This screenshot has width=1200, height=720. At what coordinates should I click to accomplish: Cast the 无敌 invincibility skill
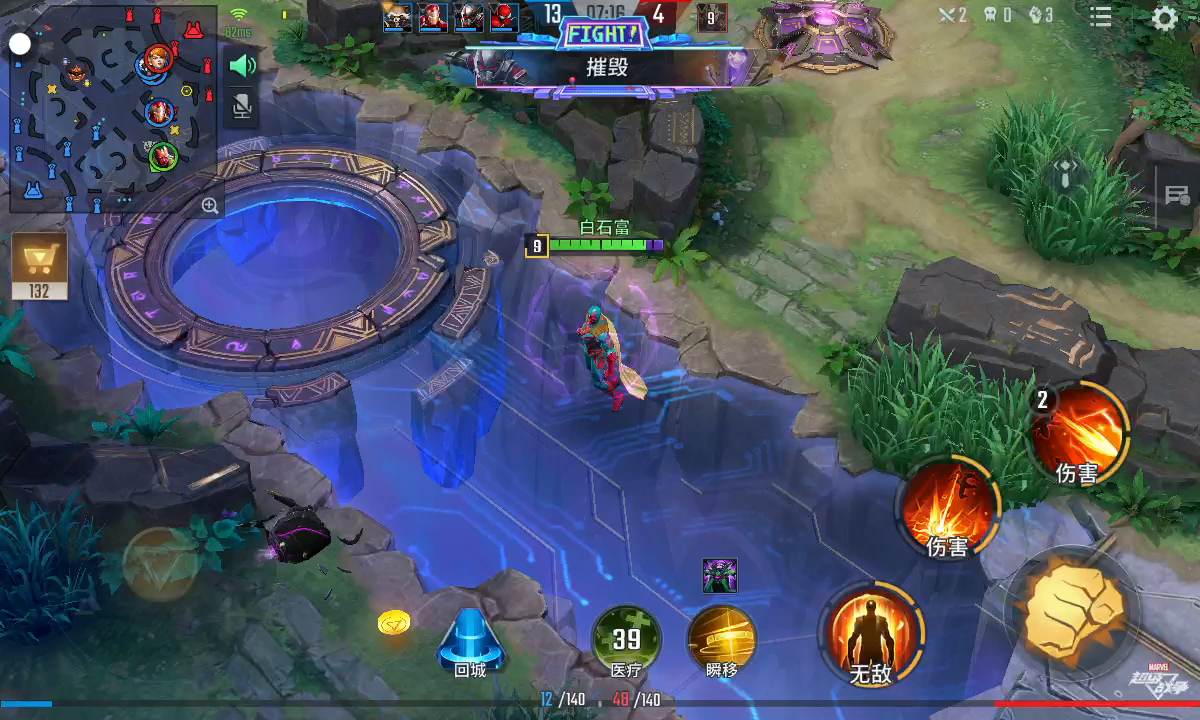tap(870, 633)
